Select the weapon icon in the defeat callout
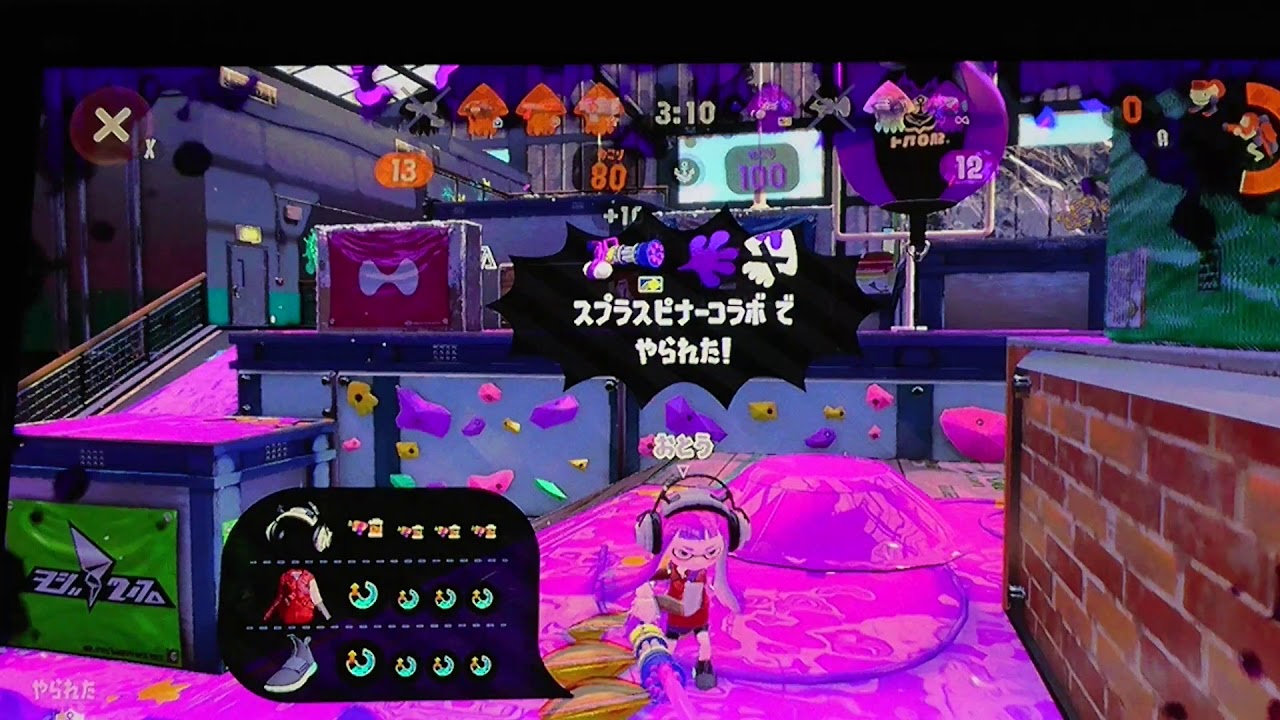Screen dimensions: 1280x720 click(627, 256)
